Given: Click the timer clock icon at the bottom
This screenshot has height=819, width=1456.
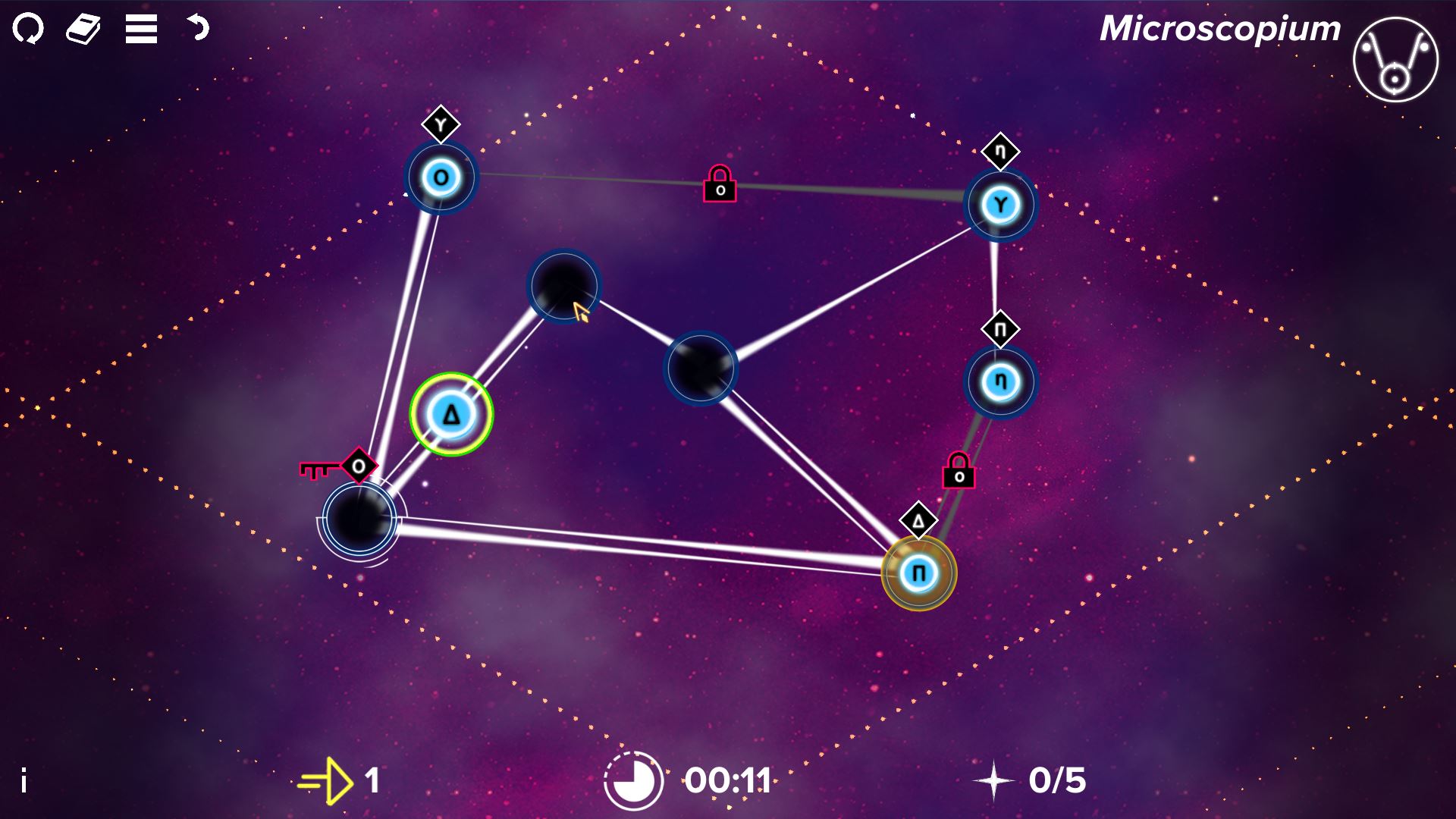Looking at the screenshot, I should point(632,778).
